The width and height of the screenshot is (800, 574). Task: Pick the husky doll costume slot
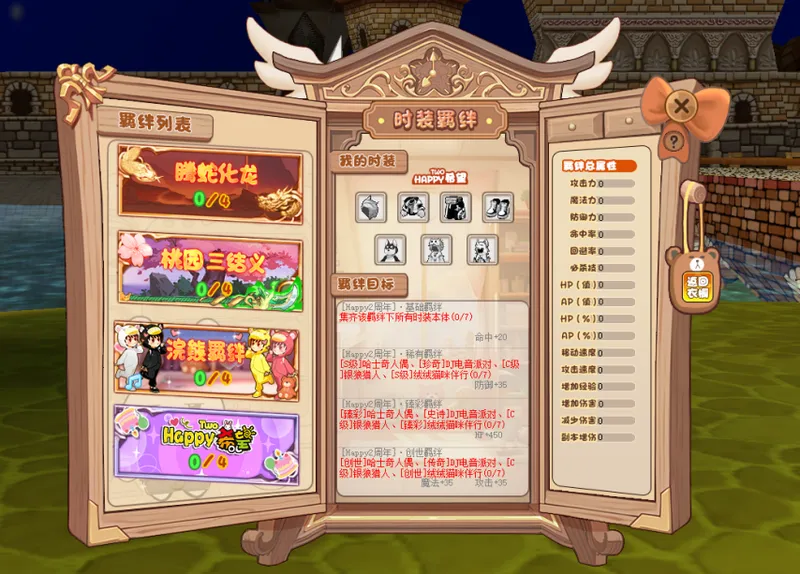392,249
